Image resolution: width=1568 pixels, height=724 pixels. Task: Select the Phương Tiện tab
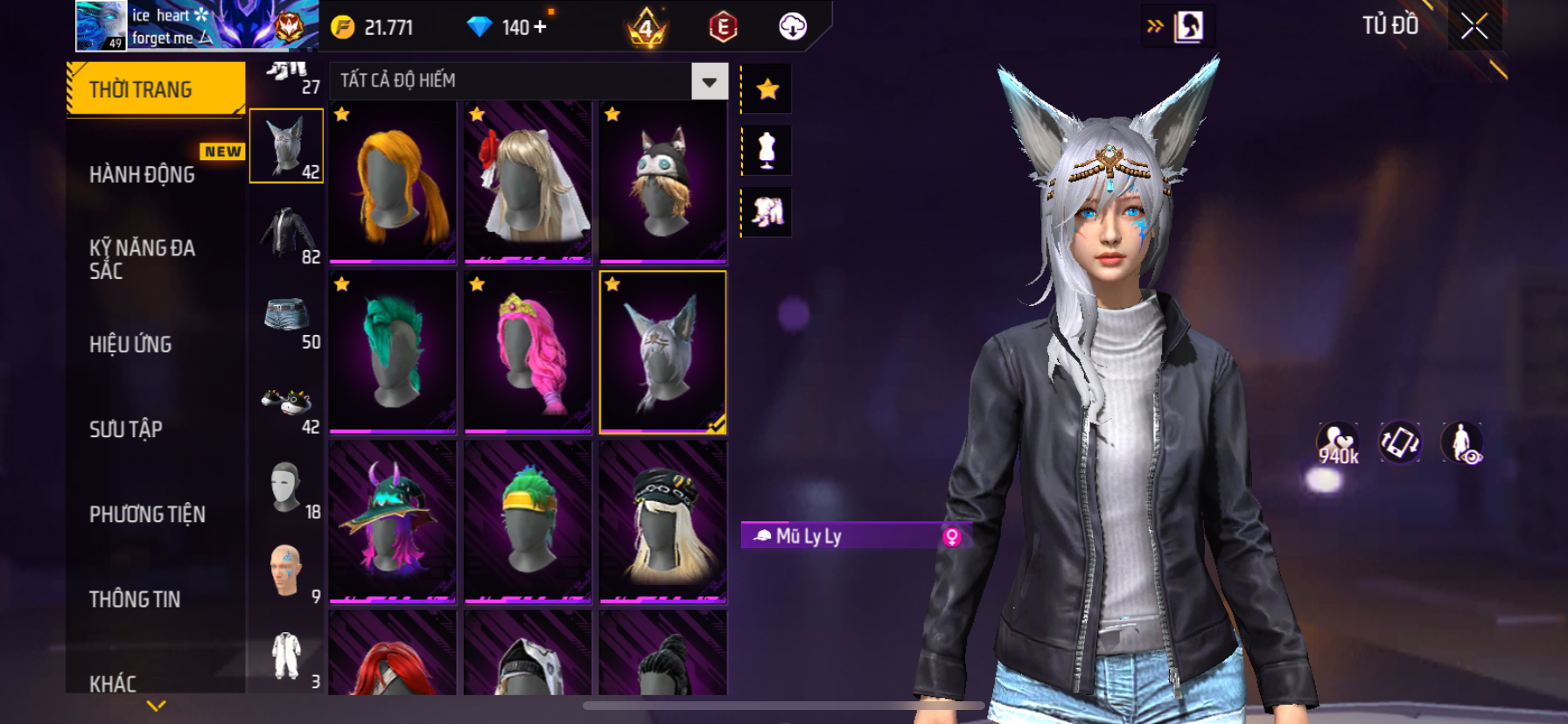[x=147, y=514]
